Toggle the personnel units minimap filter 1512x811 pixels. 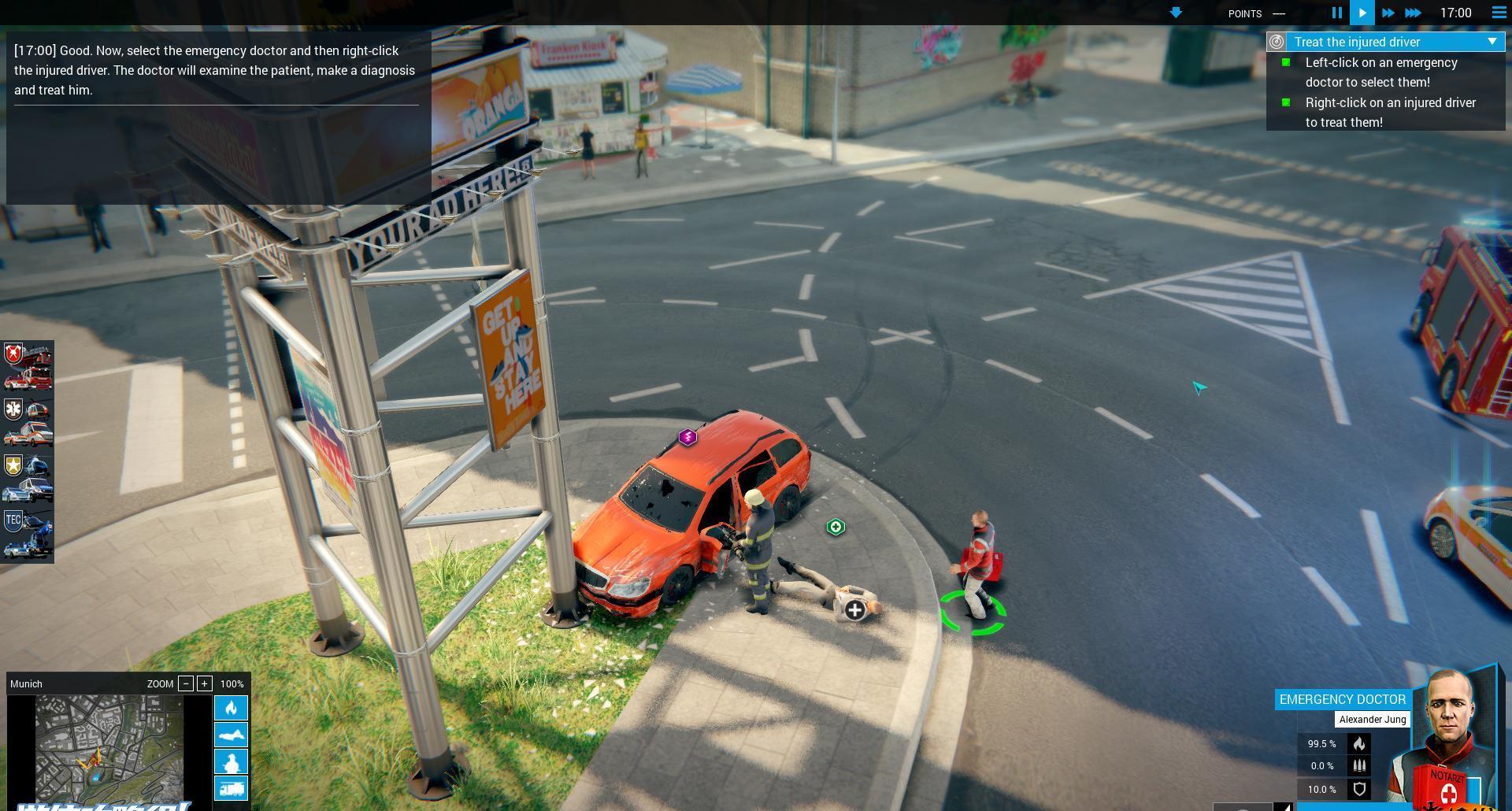click(x=231, y=761)
